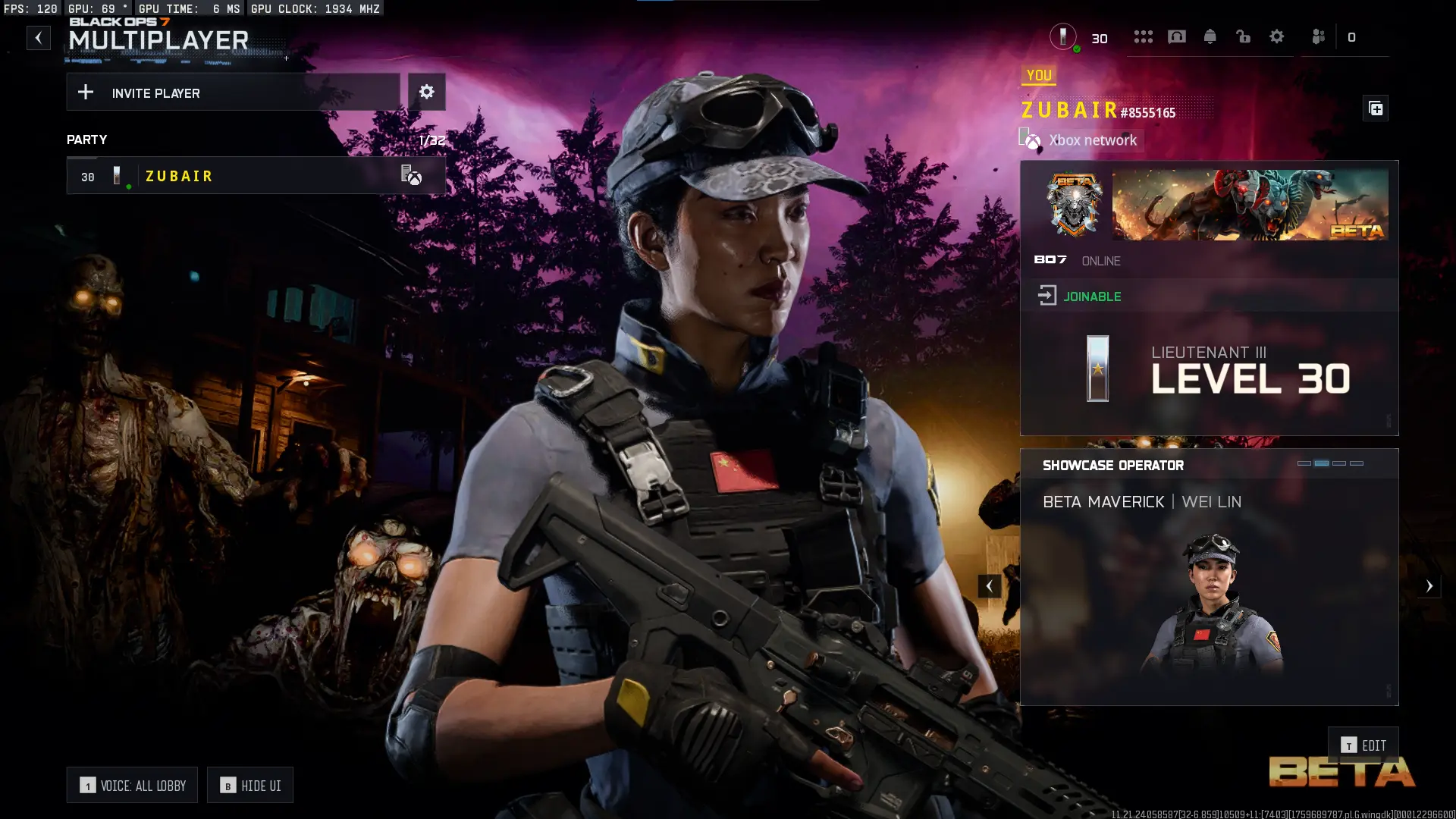The image size is (1456, 819).
Task: Open the camera icon in top bar
Action: click(1176, 36)
